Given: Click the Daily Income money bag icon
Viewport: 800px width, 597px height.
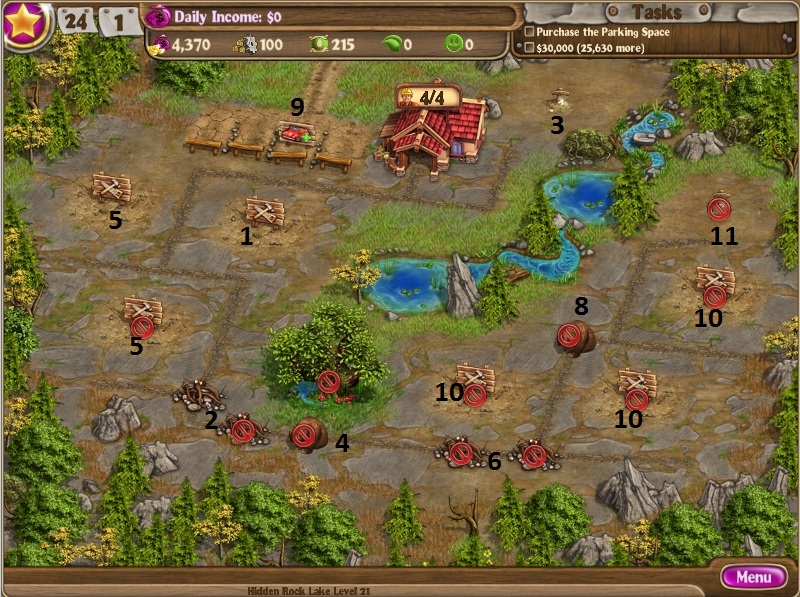Looking at the screenshot, I should pyautogui.click(x=158, y=17).
